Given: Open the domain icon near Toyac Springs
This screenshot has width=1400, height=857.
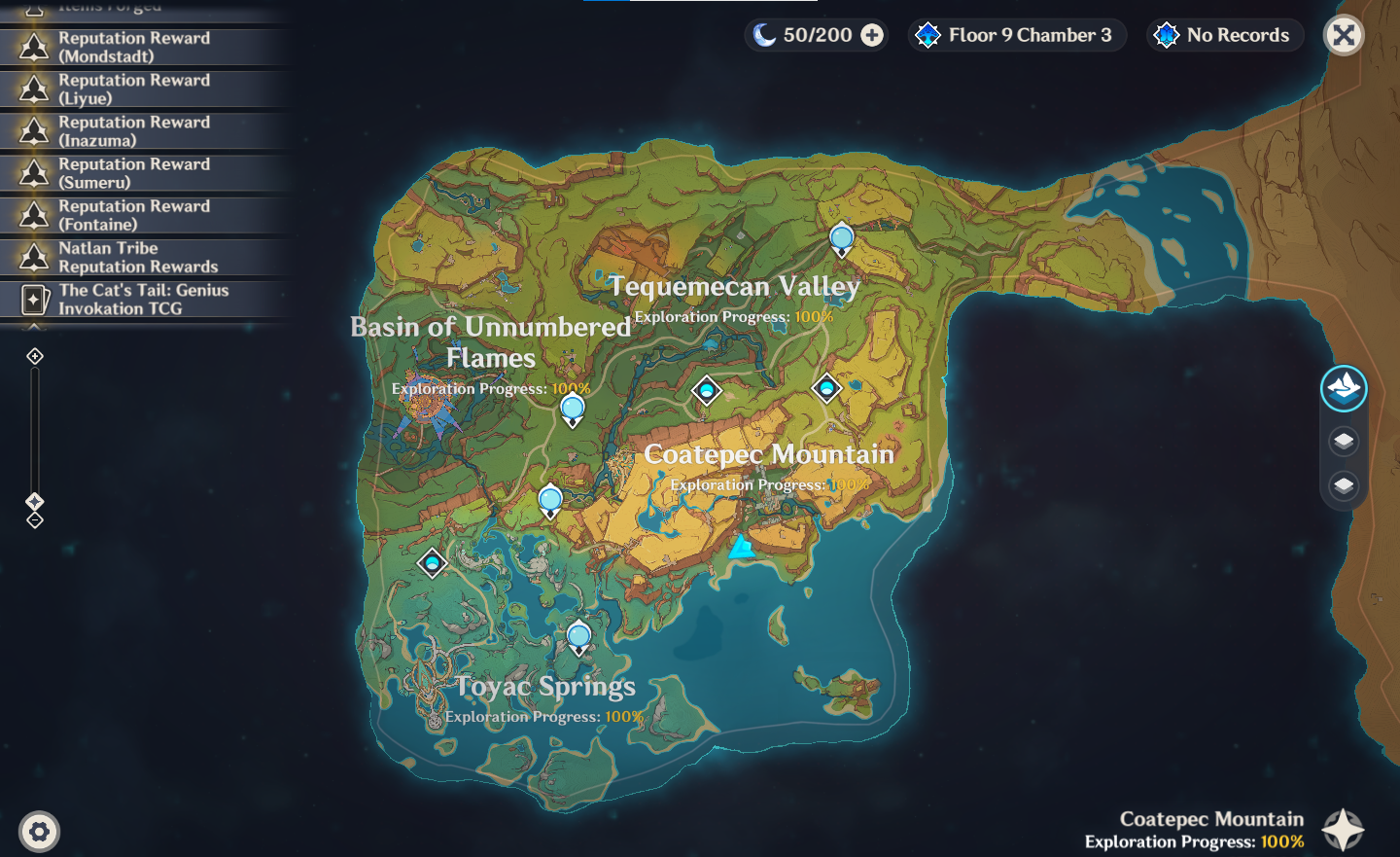Looking at the screenshot, I should click(432, 562).
